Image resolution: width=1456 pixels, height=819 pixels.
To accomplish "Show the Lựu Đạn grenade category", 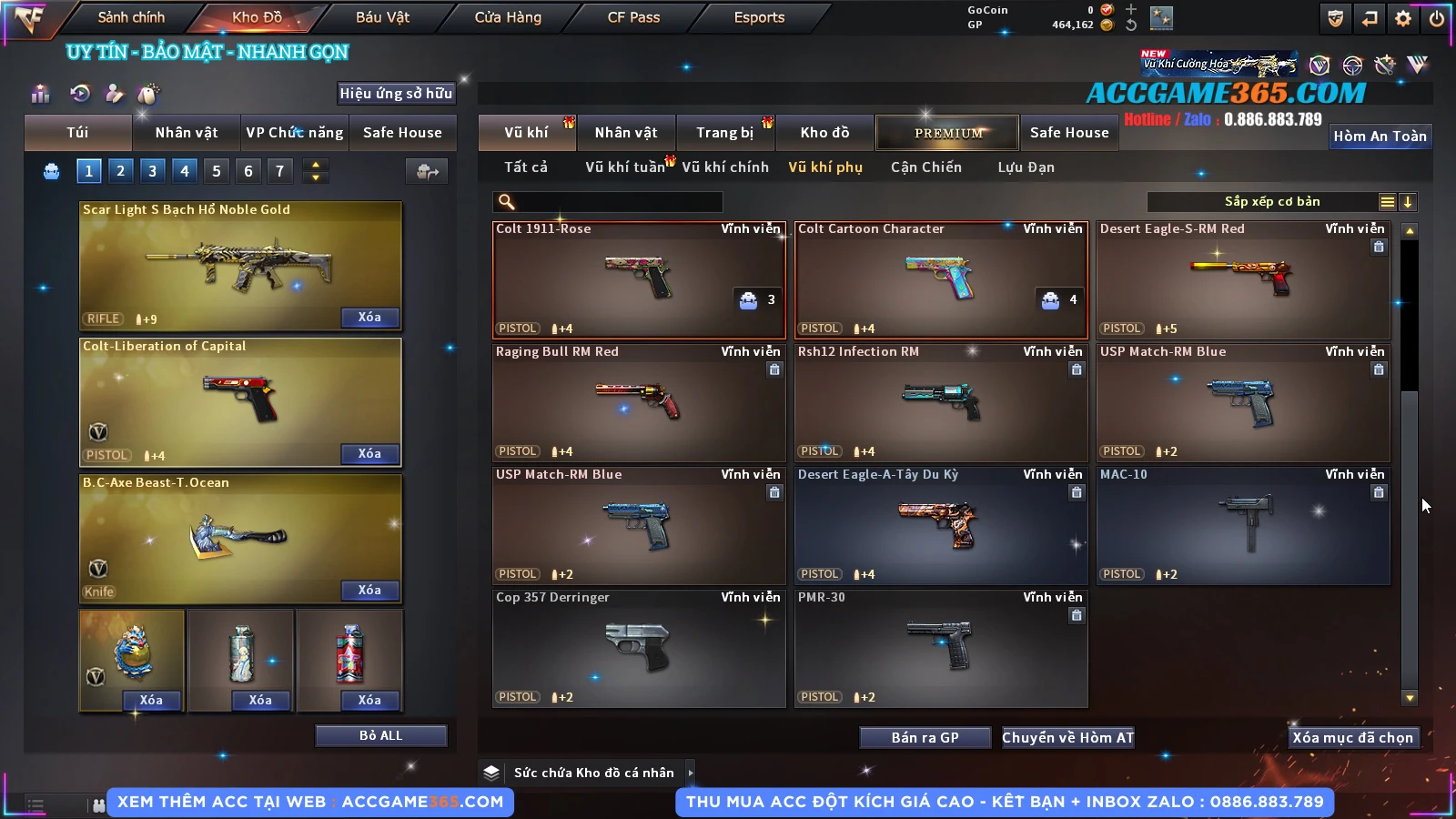I will pos(1026,167).
